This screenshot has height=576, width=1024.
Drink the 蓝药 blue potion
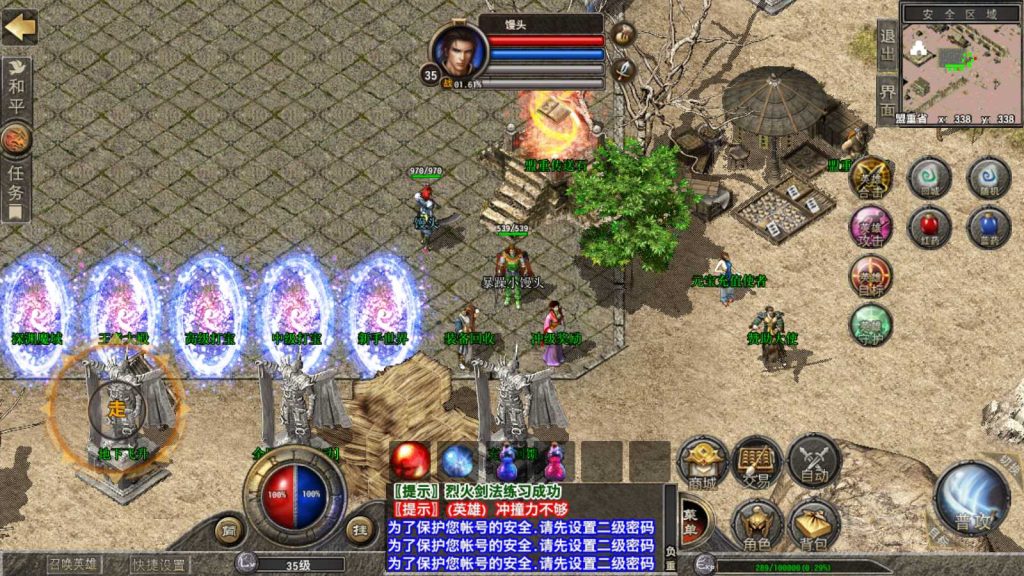[988, 227]
